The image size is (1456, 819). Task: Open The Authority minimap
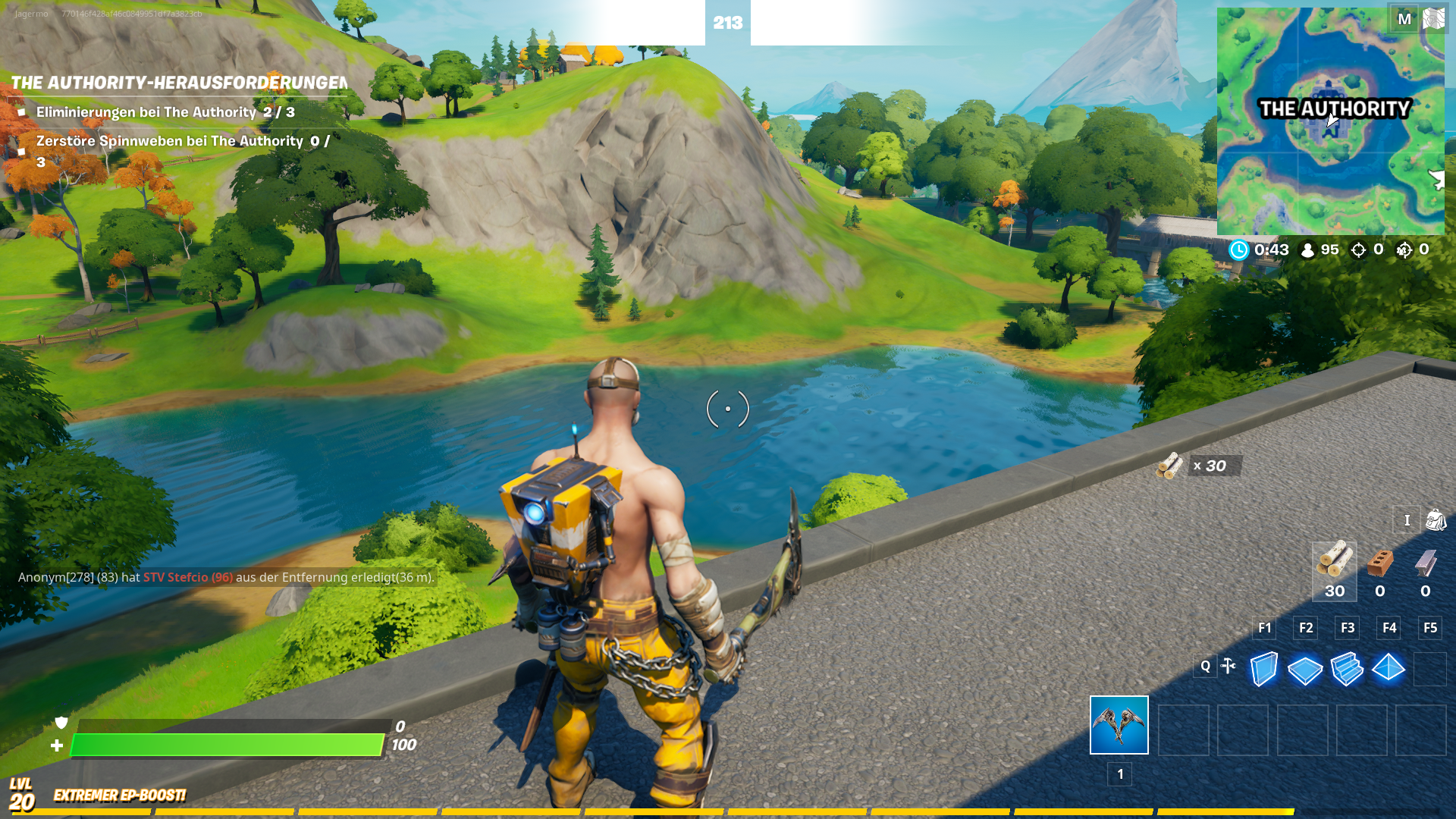1330,121
